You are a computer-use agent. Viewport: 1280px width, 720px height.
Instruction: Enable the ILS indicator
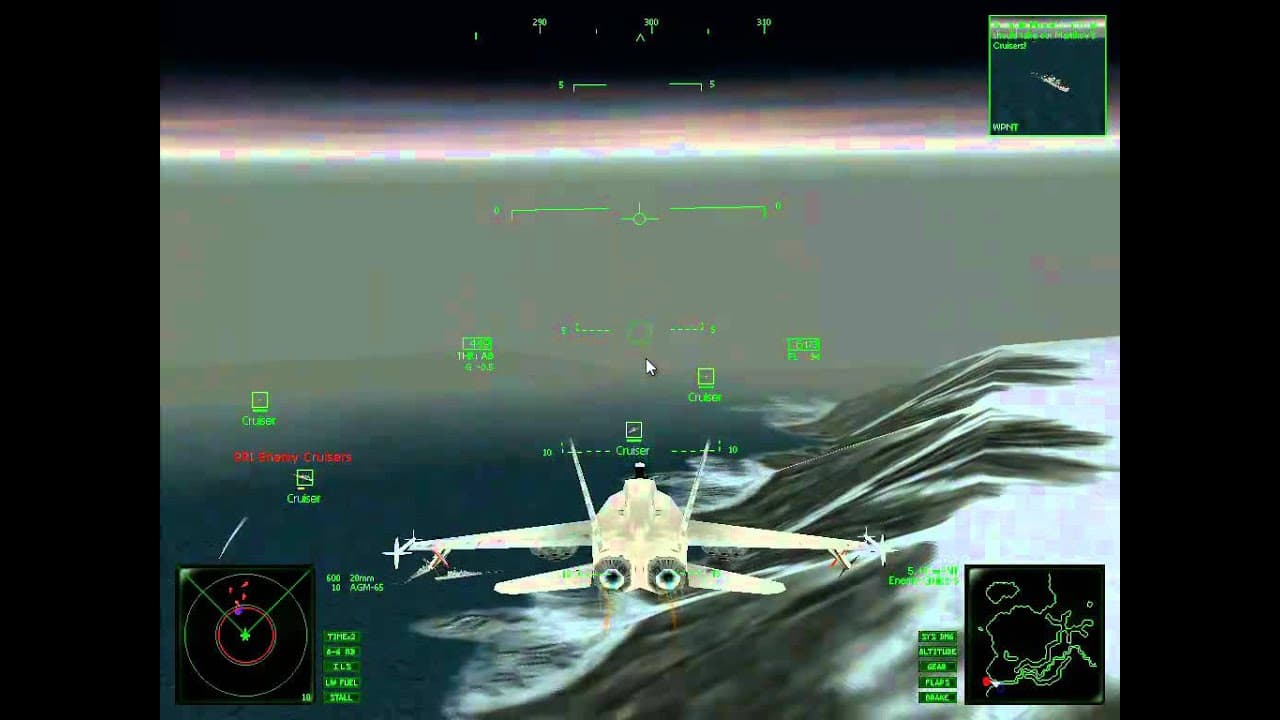coord(341,666)
